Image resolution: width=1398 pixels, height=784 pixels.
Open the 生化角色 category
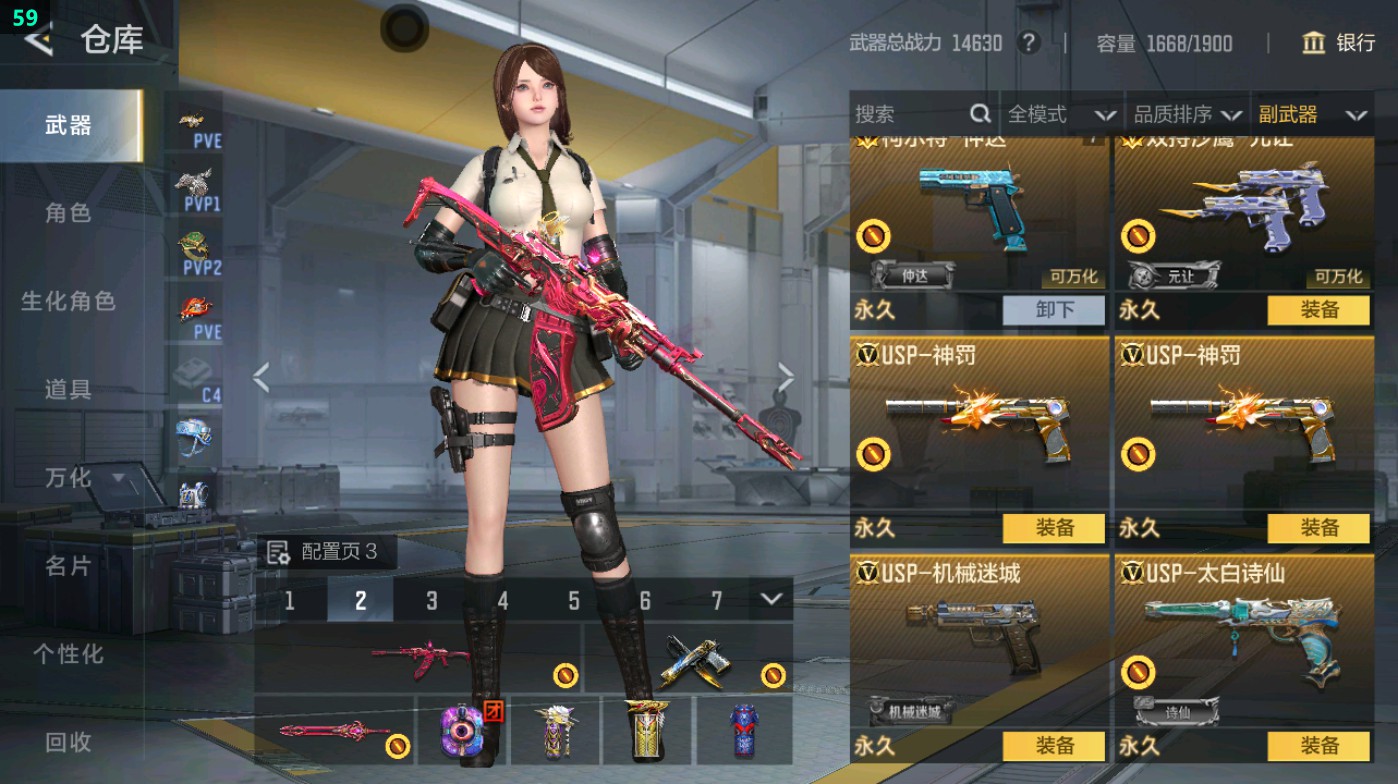pos(68,301)
